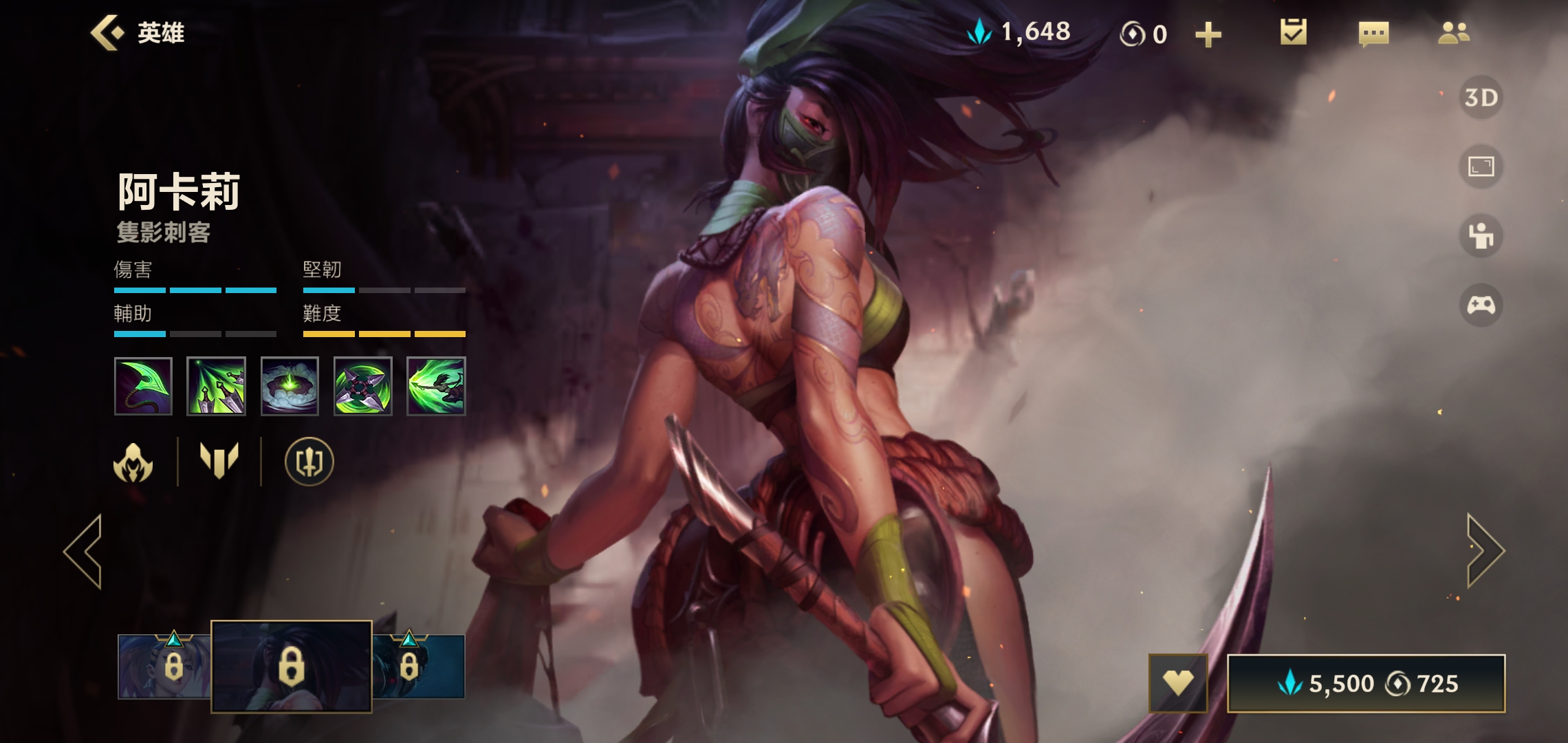Open the missions checklist icon
The image size is (1568, 743).
1293,33
